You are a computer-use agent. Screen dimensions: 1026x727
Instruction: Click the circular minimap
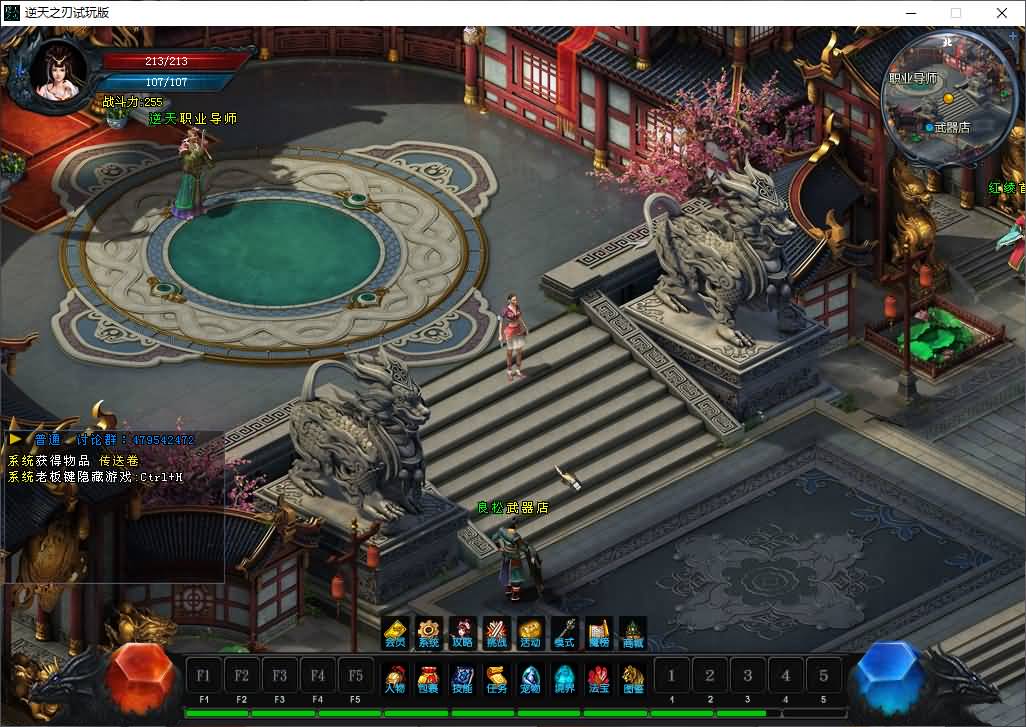coord(947,97)
